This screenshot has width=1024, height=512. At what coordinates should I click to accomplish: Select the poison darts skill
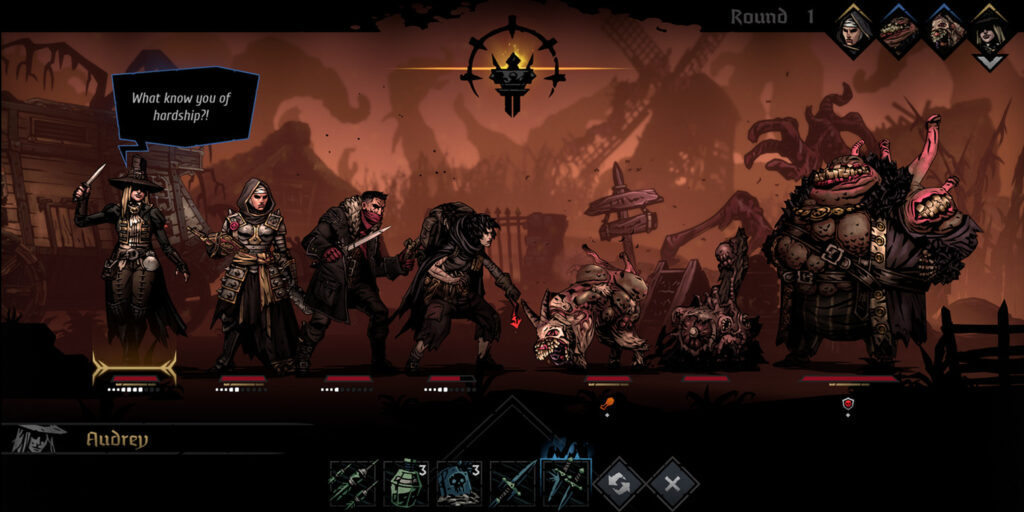coord(354,483)
